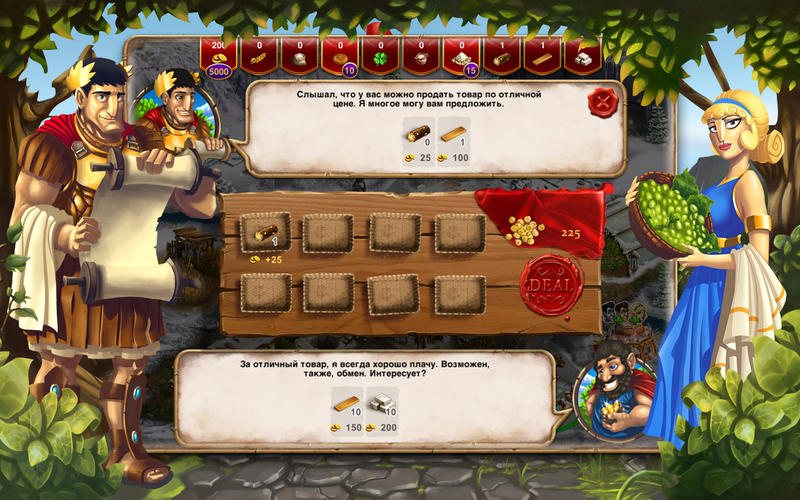Close the trade with the red X seal
This screenshot has height=500, width=800.
[603, 101]
